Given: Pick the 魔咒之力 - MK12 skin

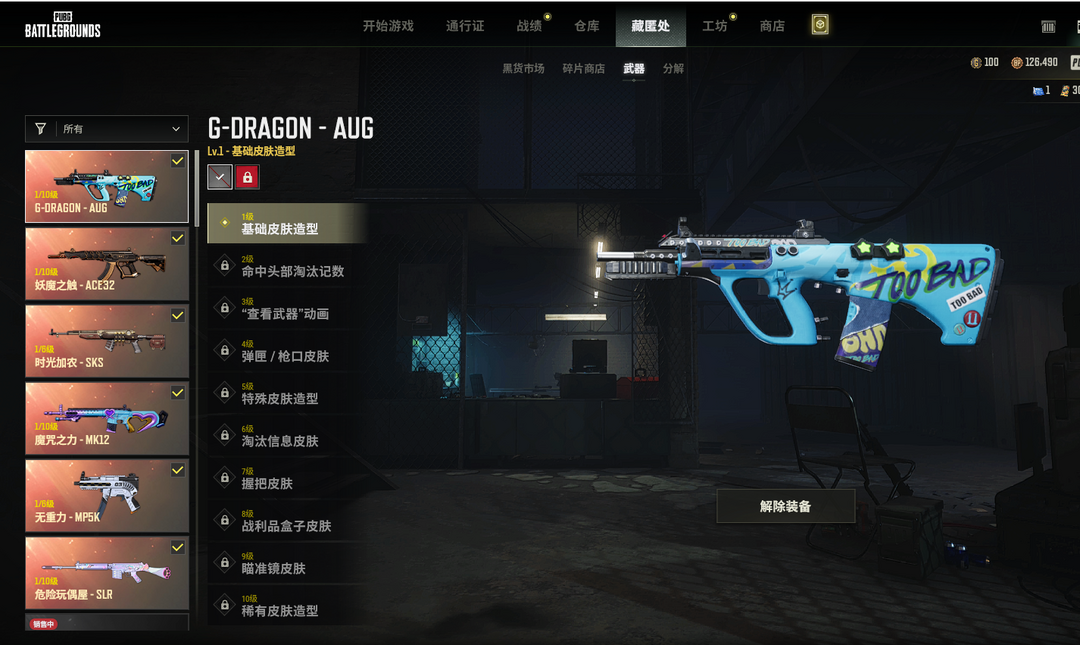Looking at the screenshot, I should tap(107, 418).
